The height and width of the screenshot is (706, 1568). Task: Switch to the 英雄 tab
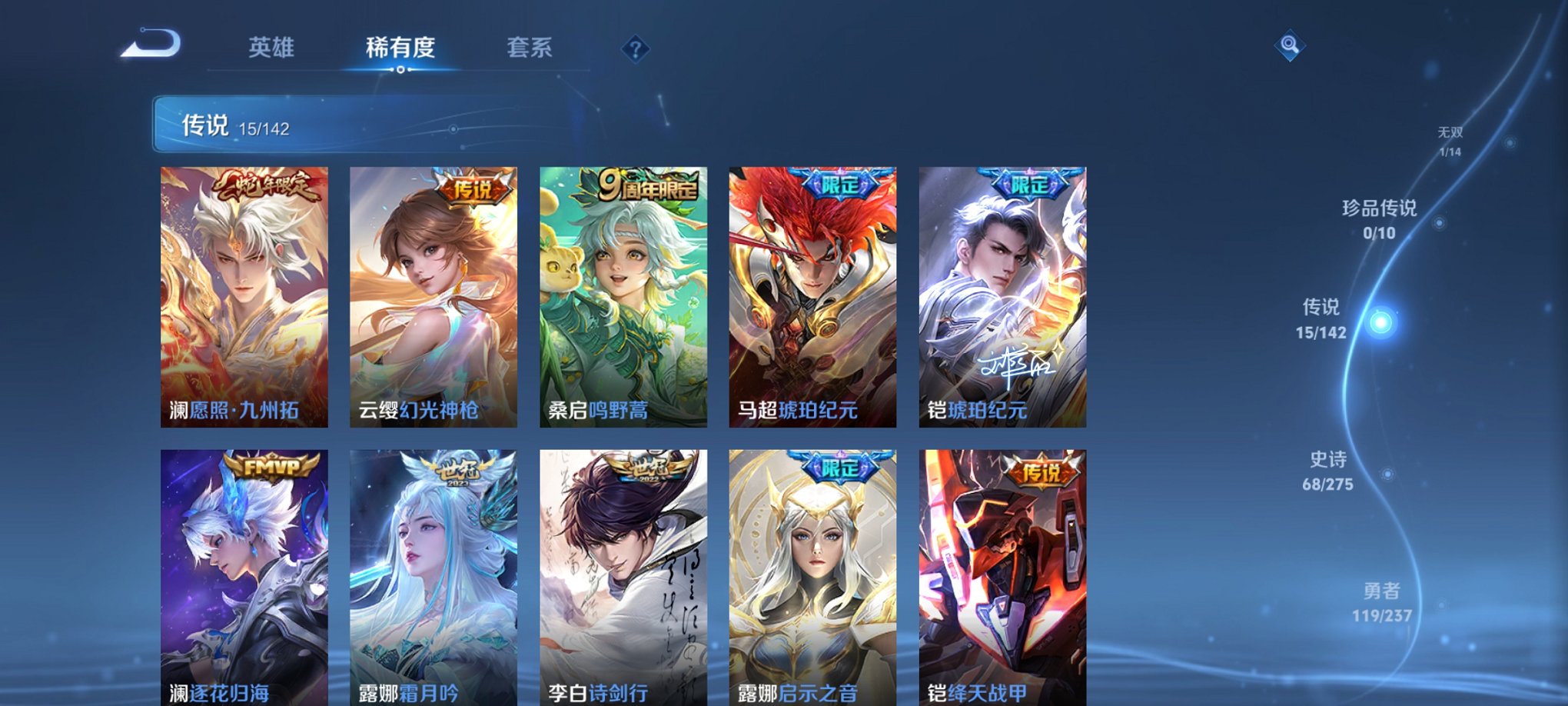[273, 48]
